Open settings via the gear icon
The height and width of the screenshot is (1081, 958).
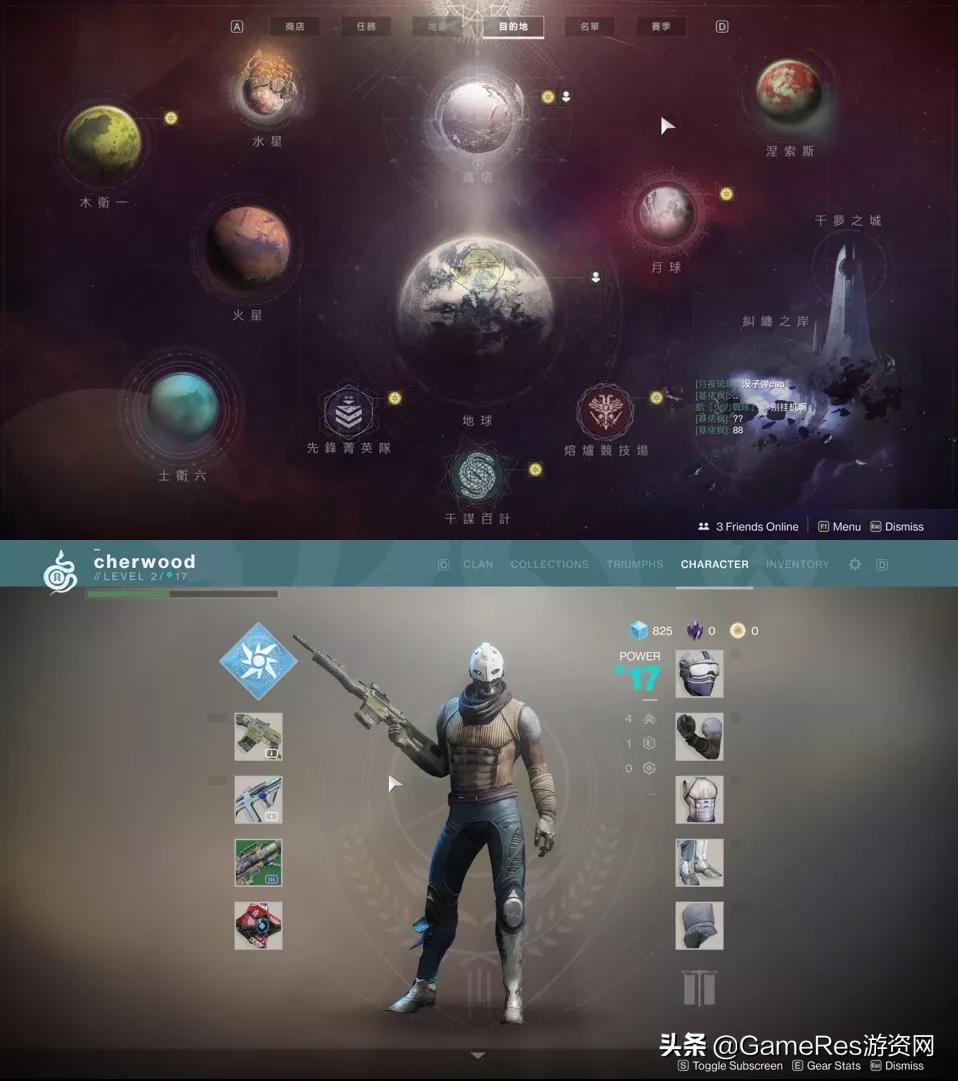click(855, 565)
